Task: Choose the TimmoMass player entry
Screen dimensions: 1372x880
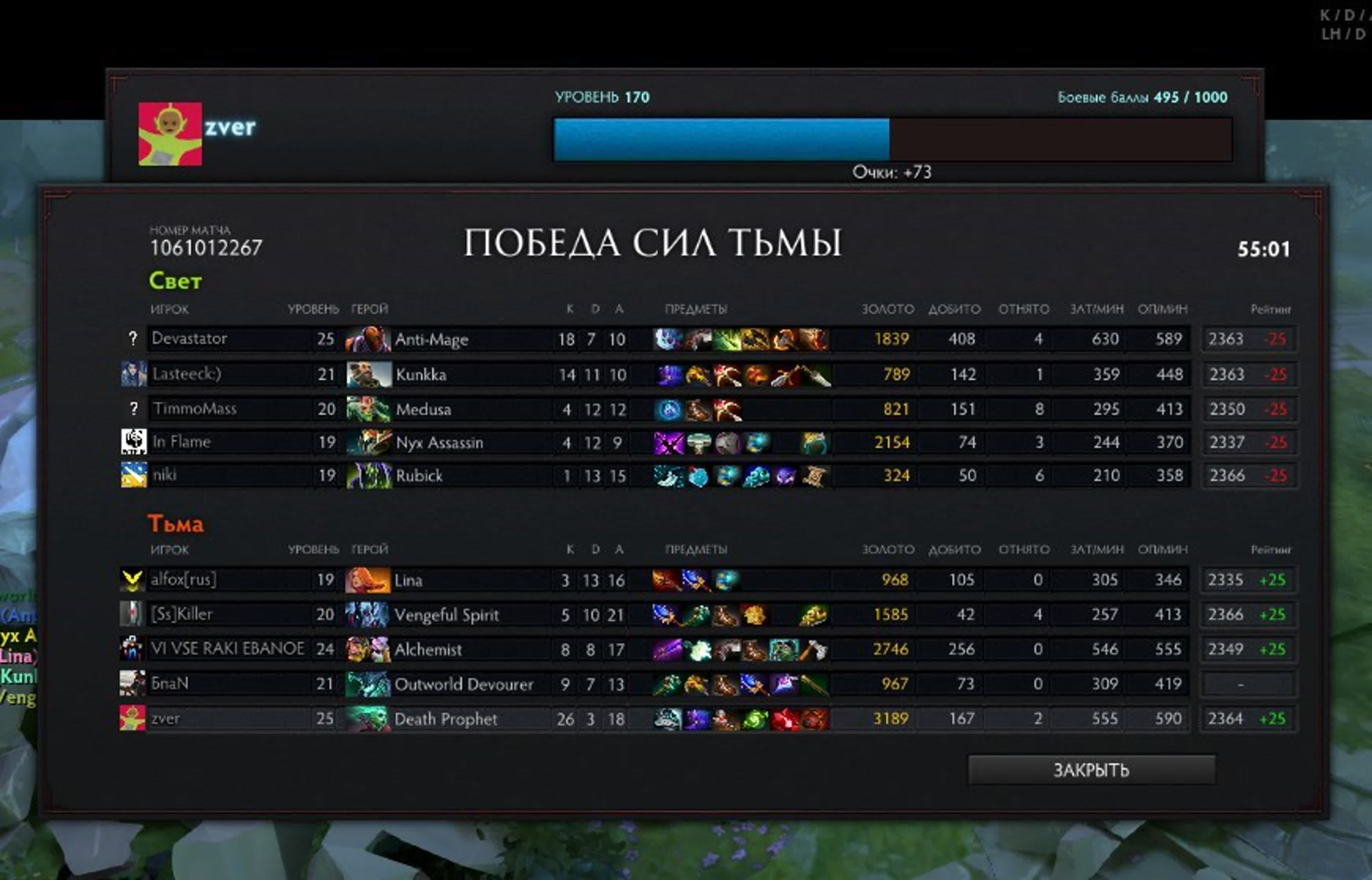Action: (194, 409)
